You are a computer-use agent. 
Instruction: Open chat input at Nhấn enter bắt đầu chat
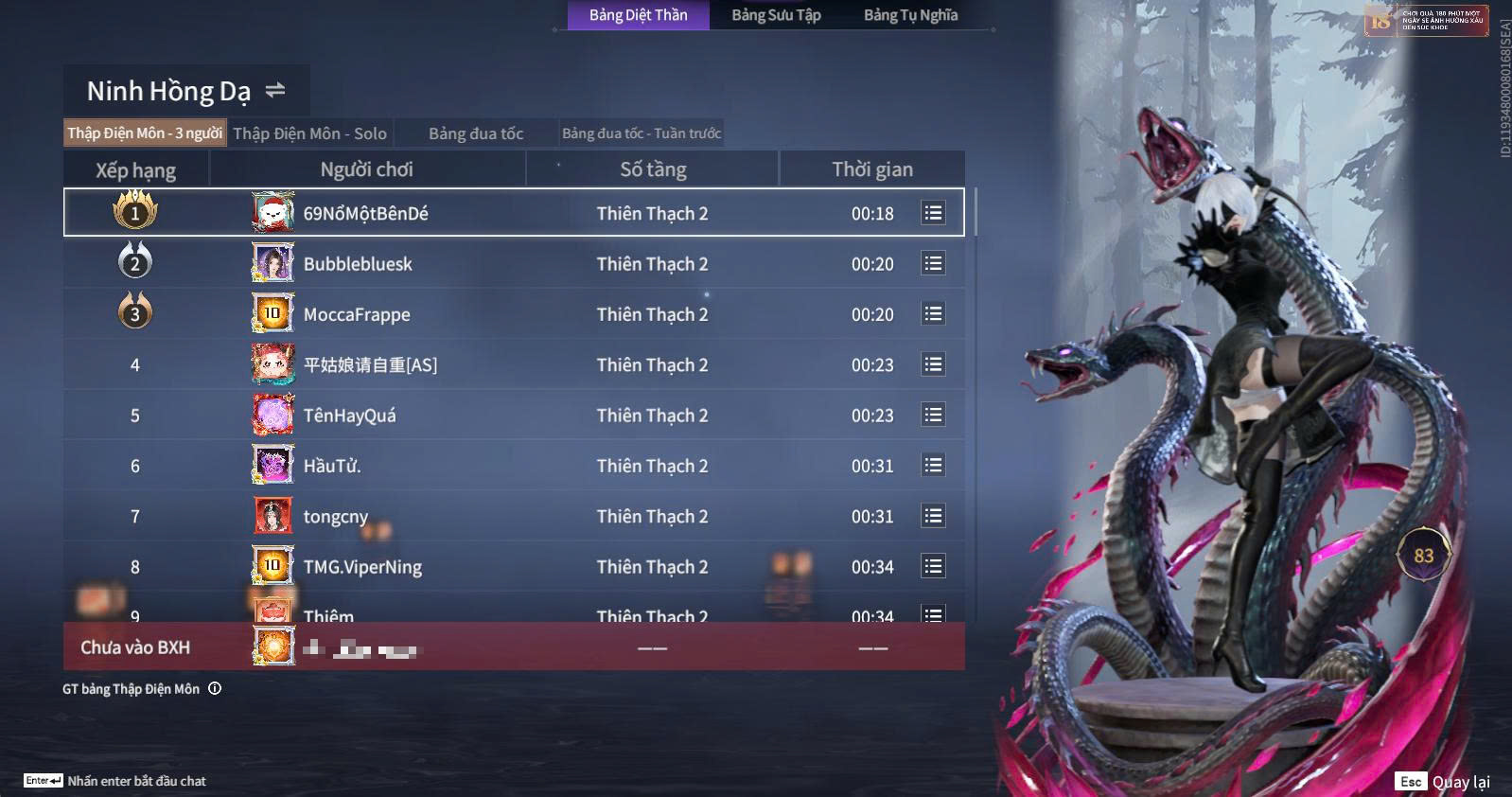click(136, 781)
